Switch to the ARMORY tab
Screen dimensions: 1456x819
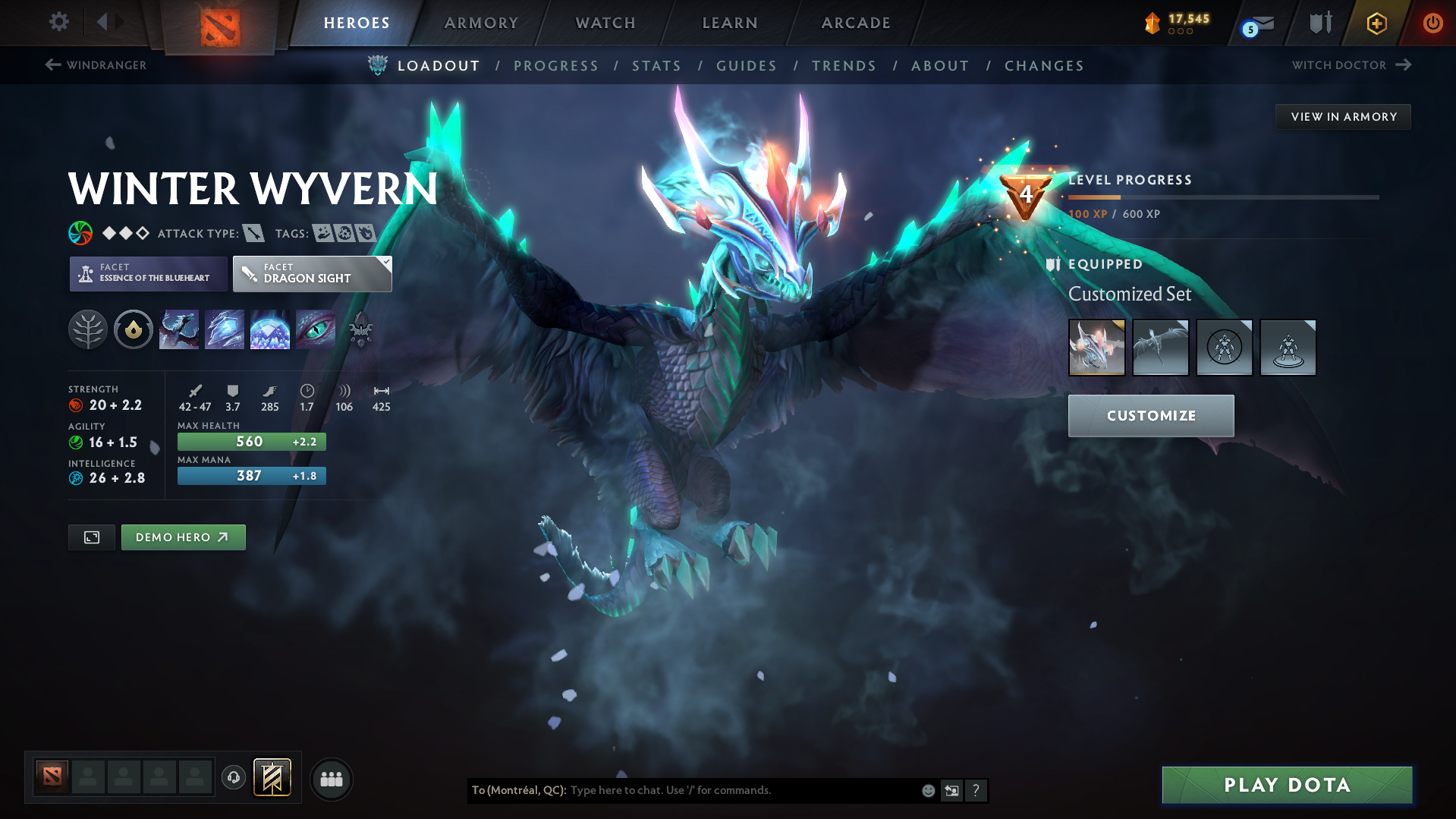[x=481, y=23]
